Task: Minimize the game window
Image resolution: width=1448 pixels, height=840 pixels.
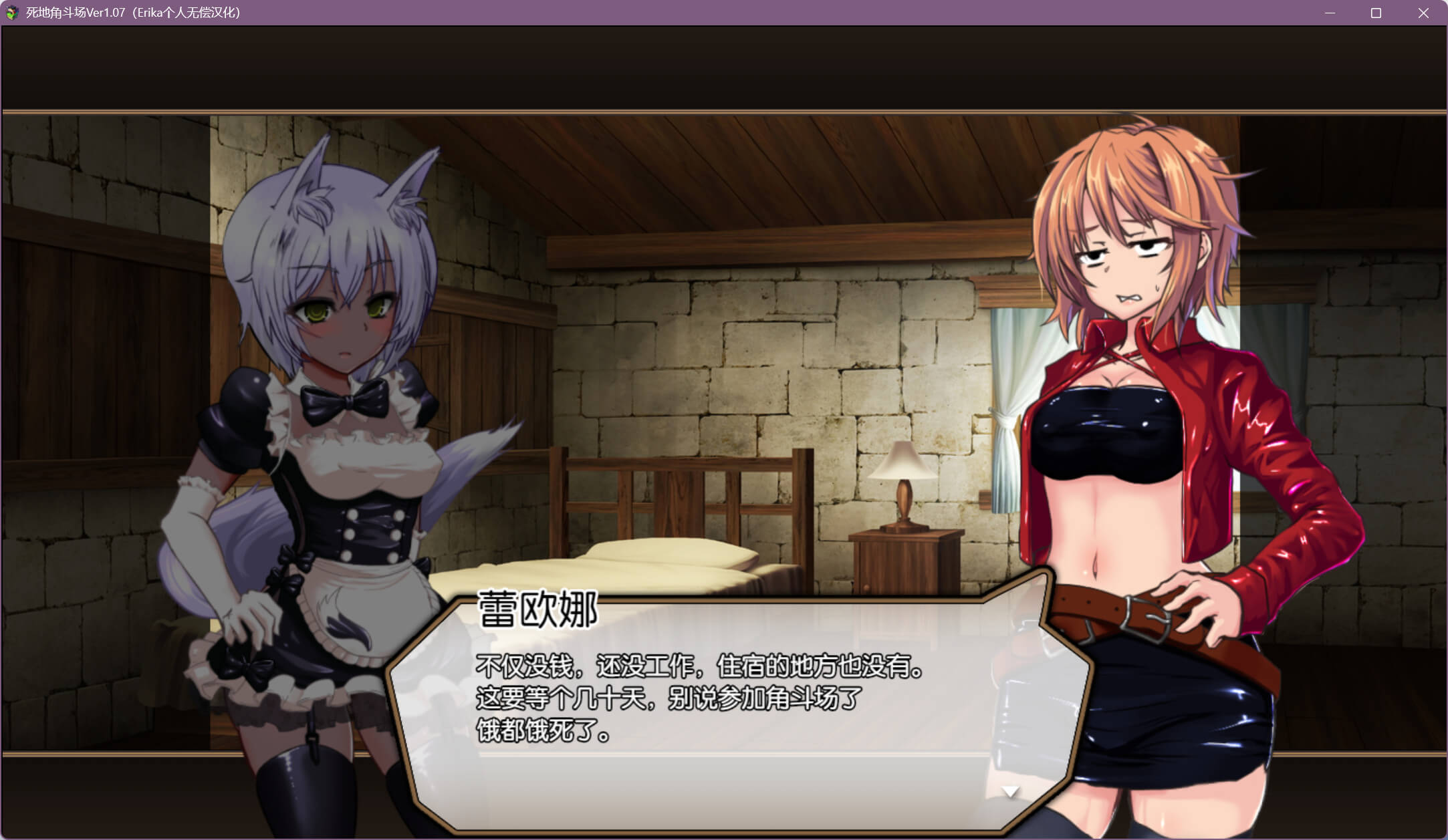Action: pyautogui.click(x=1330, y=13)
